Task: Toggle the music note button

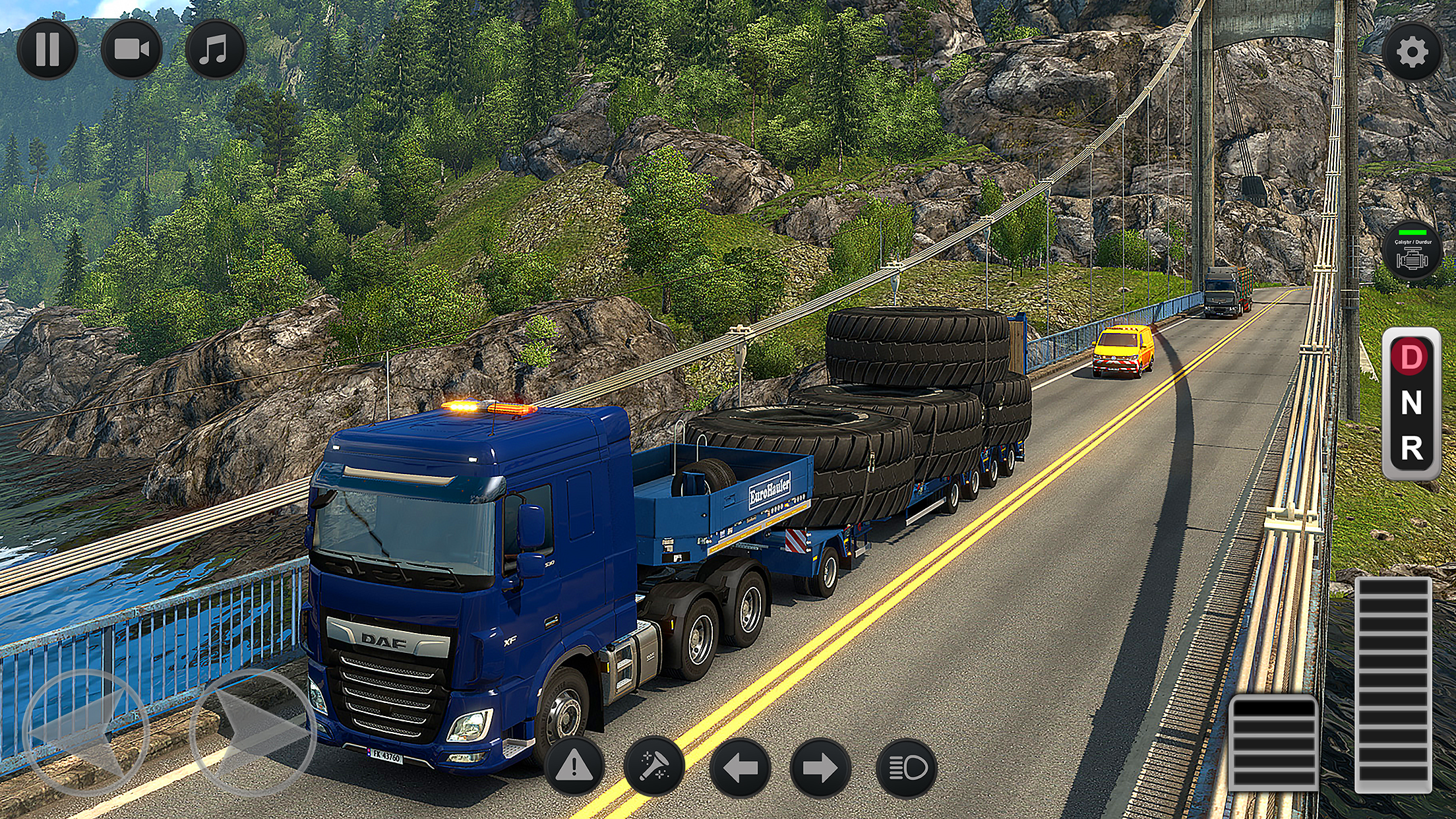Action: (x=215, y=49)
